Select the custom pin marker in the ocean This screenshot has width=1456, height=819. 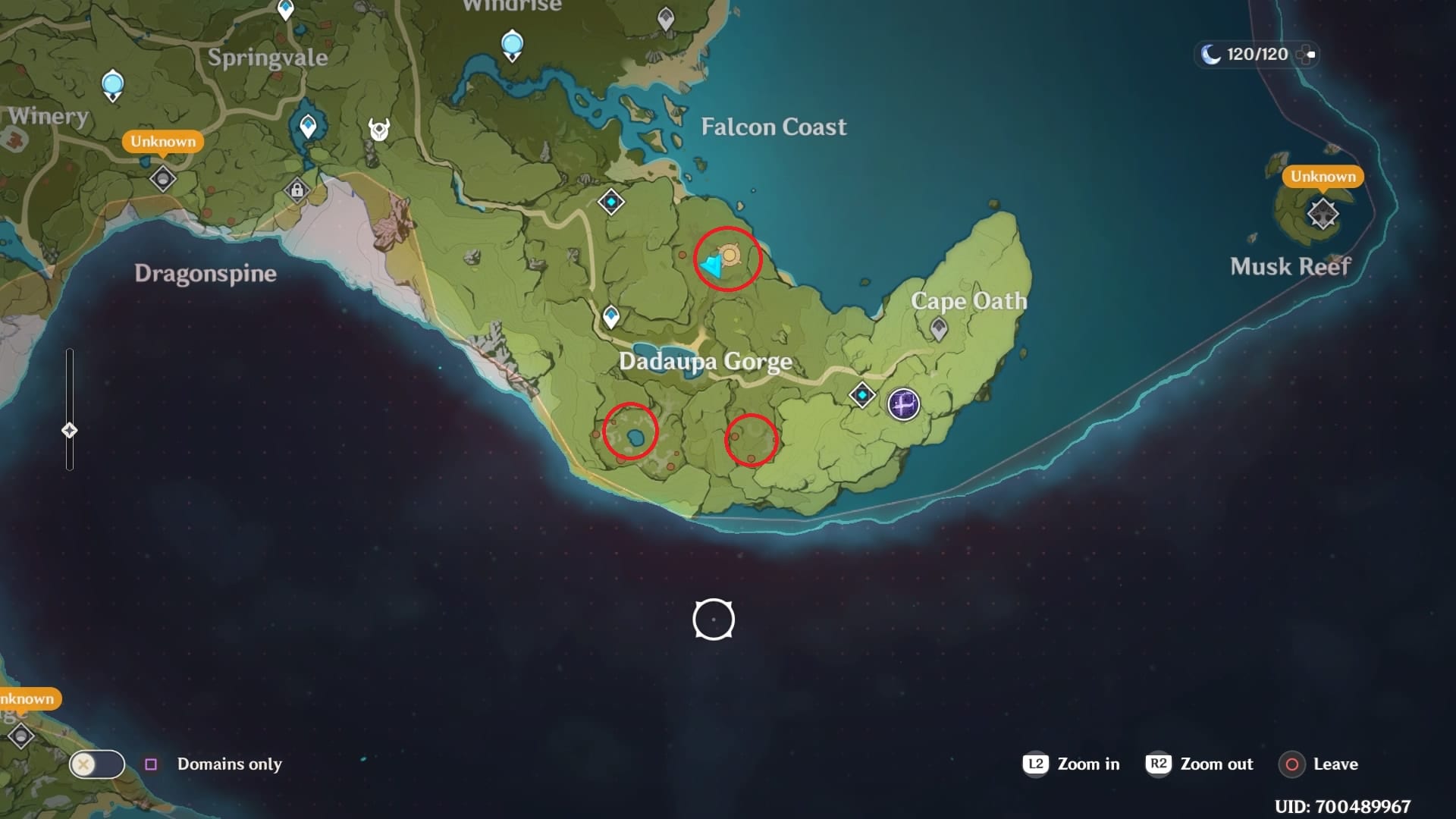coord(713,620)
